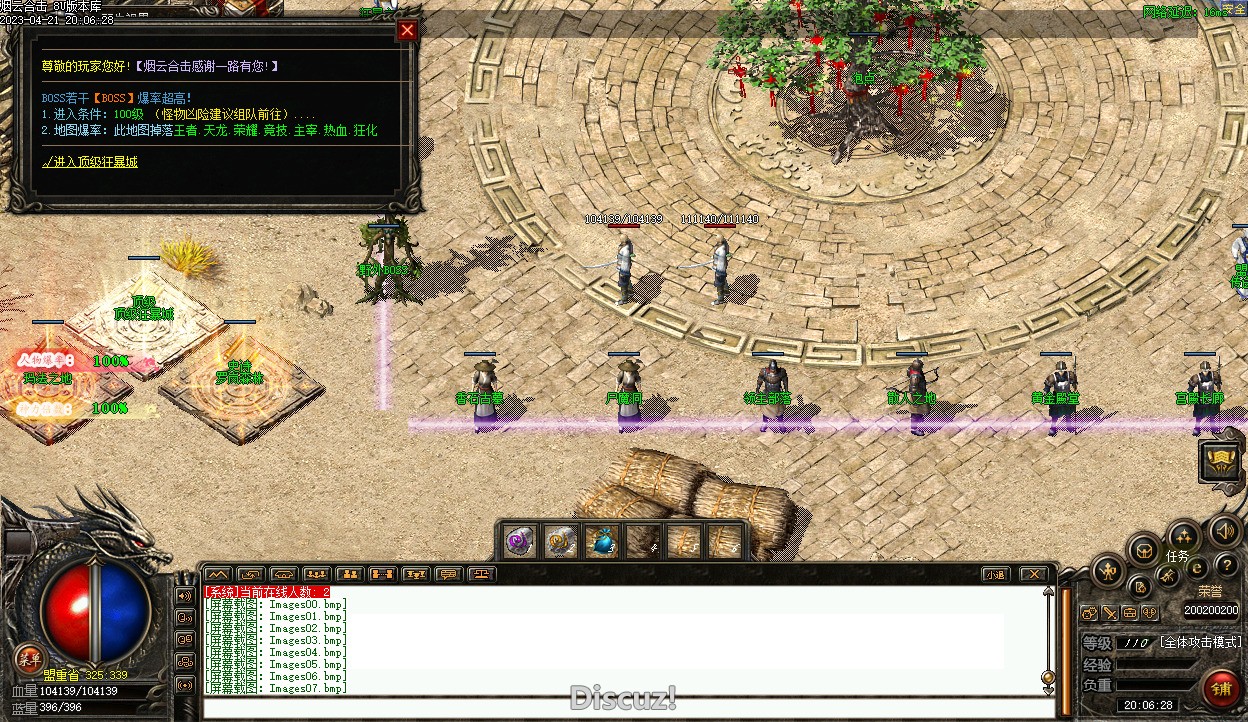Choose the 进入顶级狂暴城 dialogue link
The height and width of the screenshot is (722, 1248).
[90, 161]
